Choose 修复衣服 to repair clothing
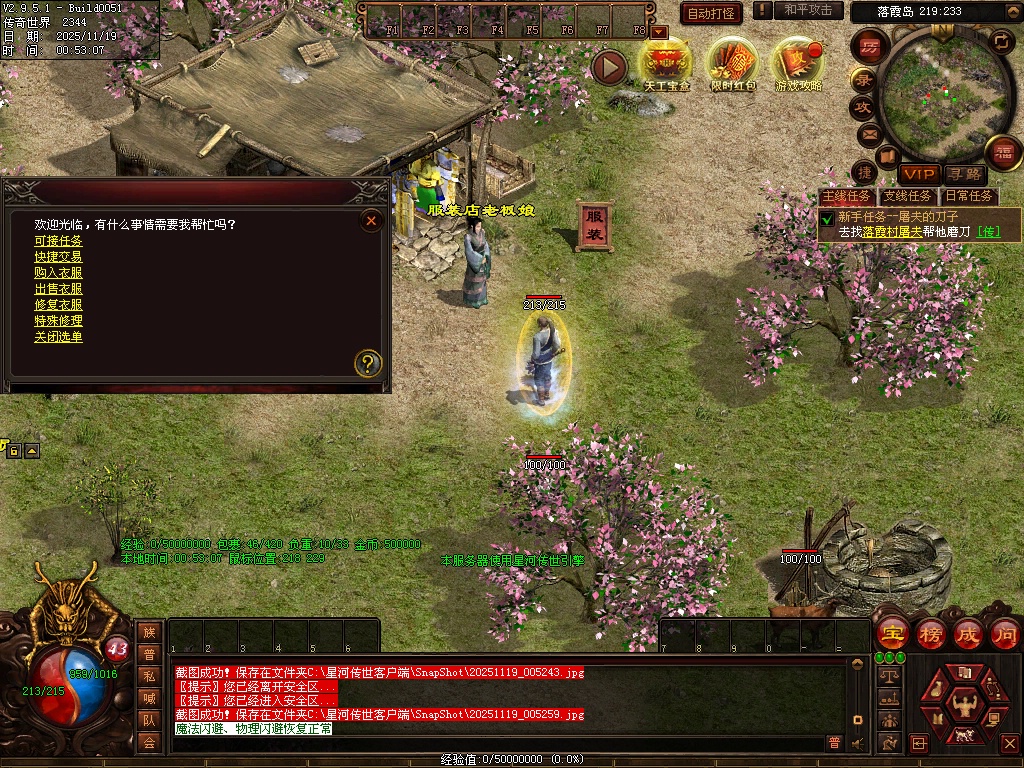This screenshot has width=1024, height=768. pos(58,305)
